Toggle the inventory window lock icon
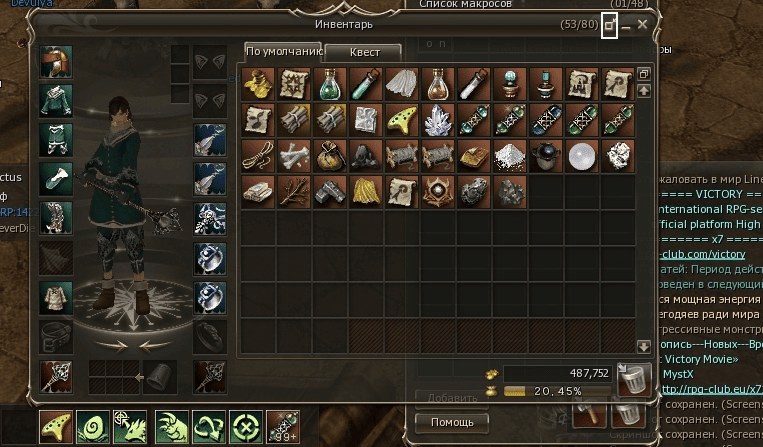 tap(609, 26)
